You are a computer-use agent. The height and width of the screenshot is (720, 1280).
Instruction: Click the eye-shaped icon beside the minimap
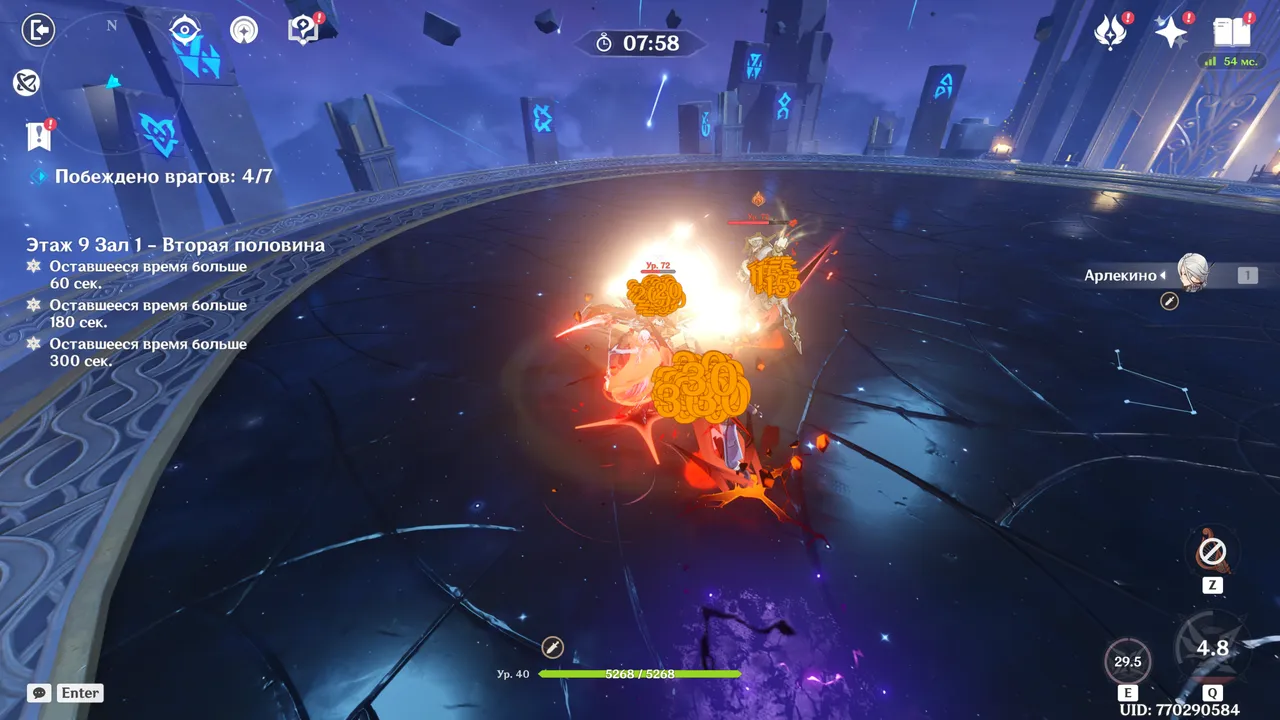pyautogui.click(x=185, y=30)
